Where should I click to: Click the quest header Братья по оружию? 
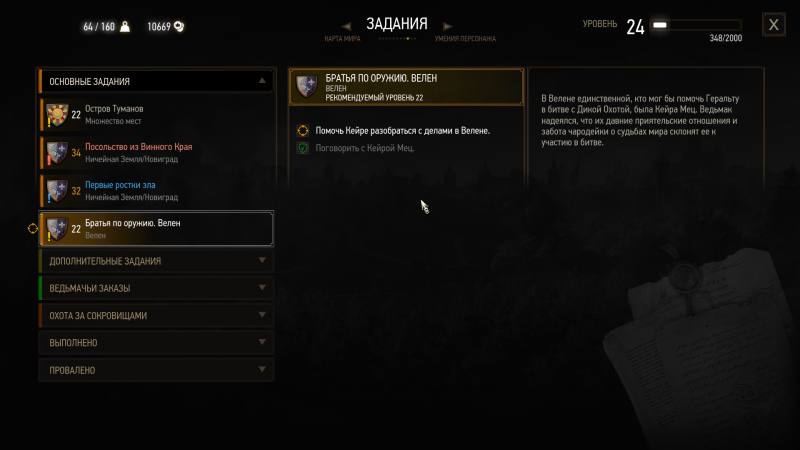[406, 87]
